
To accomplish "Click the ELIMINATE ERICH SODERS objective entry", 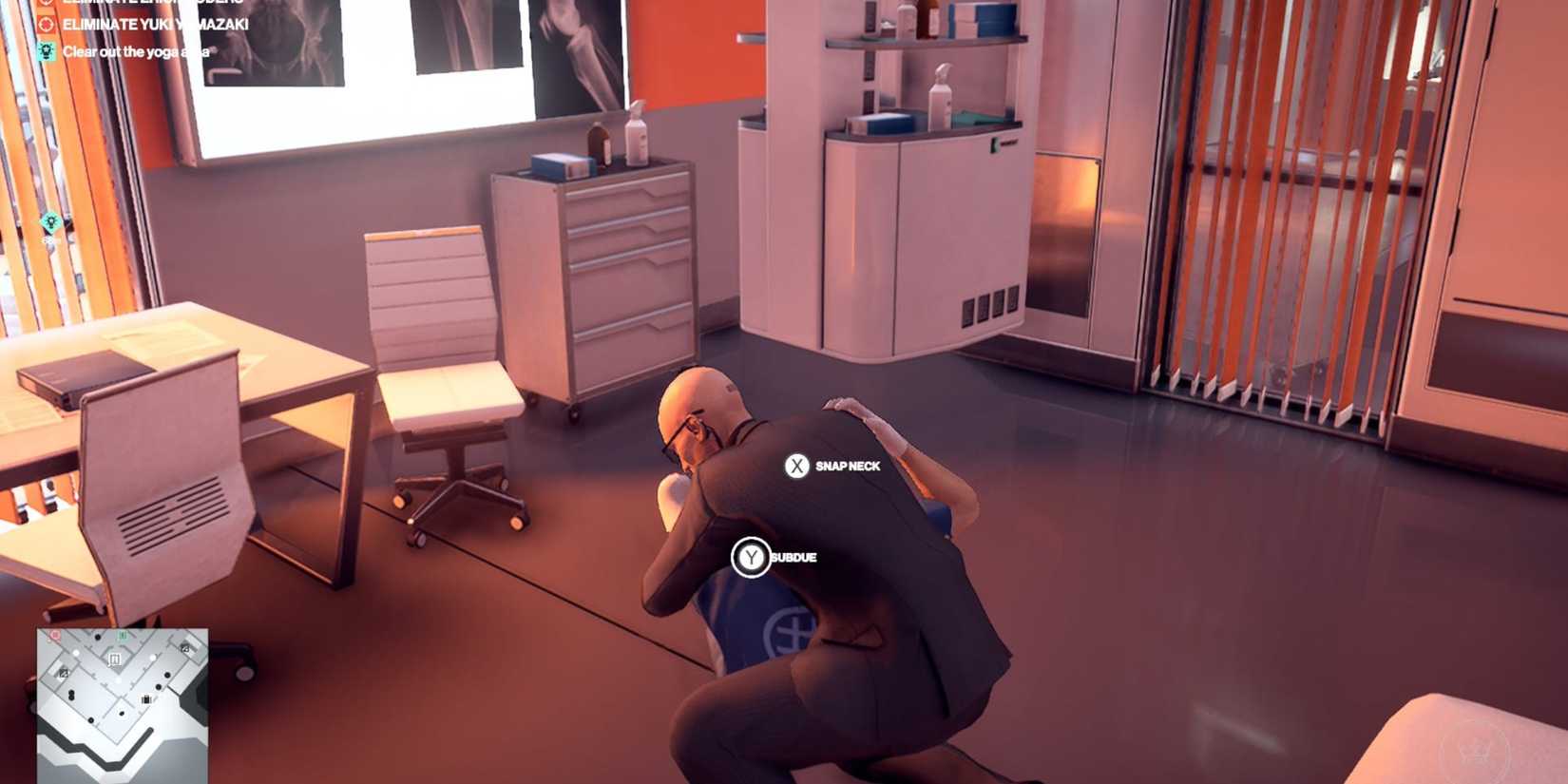I will (152, 3).
